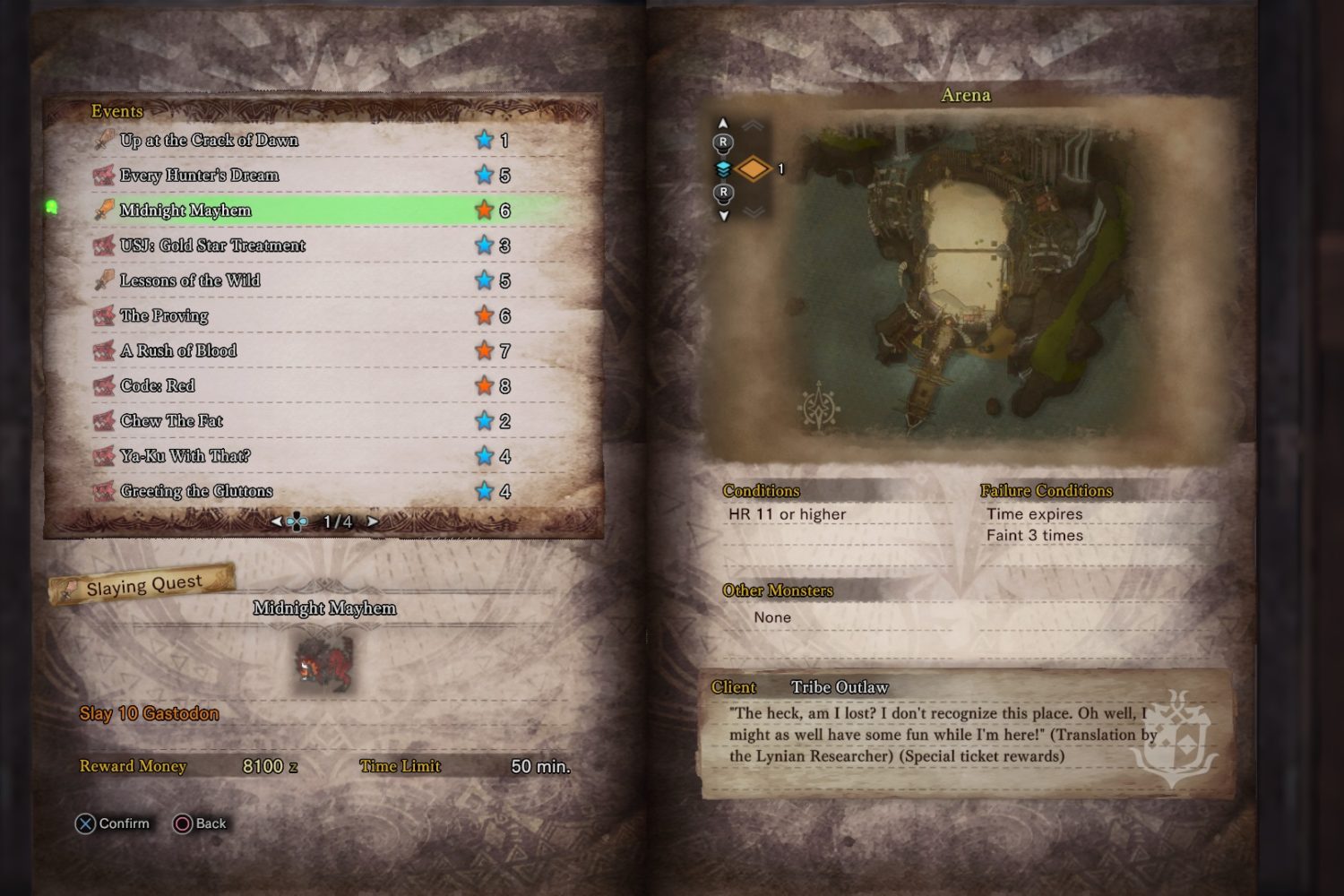
Task: Click the Gastodon monster icon
Action: coord(323,663)
